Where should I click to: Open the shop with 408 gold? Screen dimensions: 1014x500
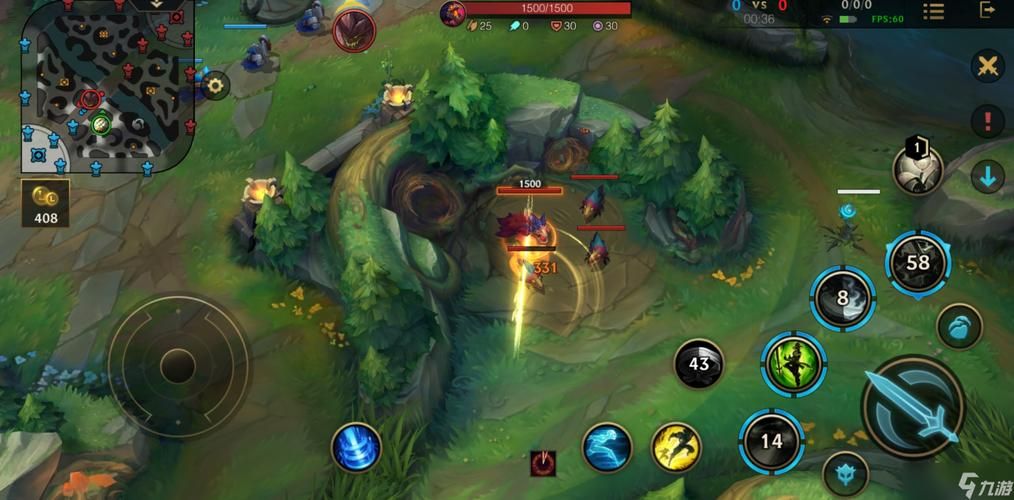click(x=45, y=203)
